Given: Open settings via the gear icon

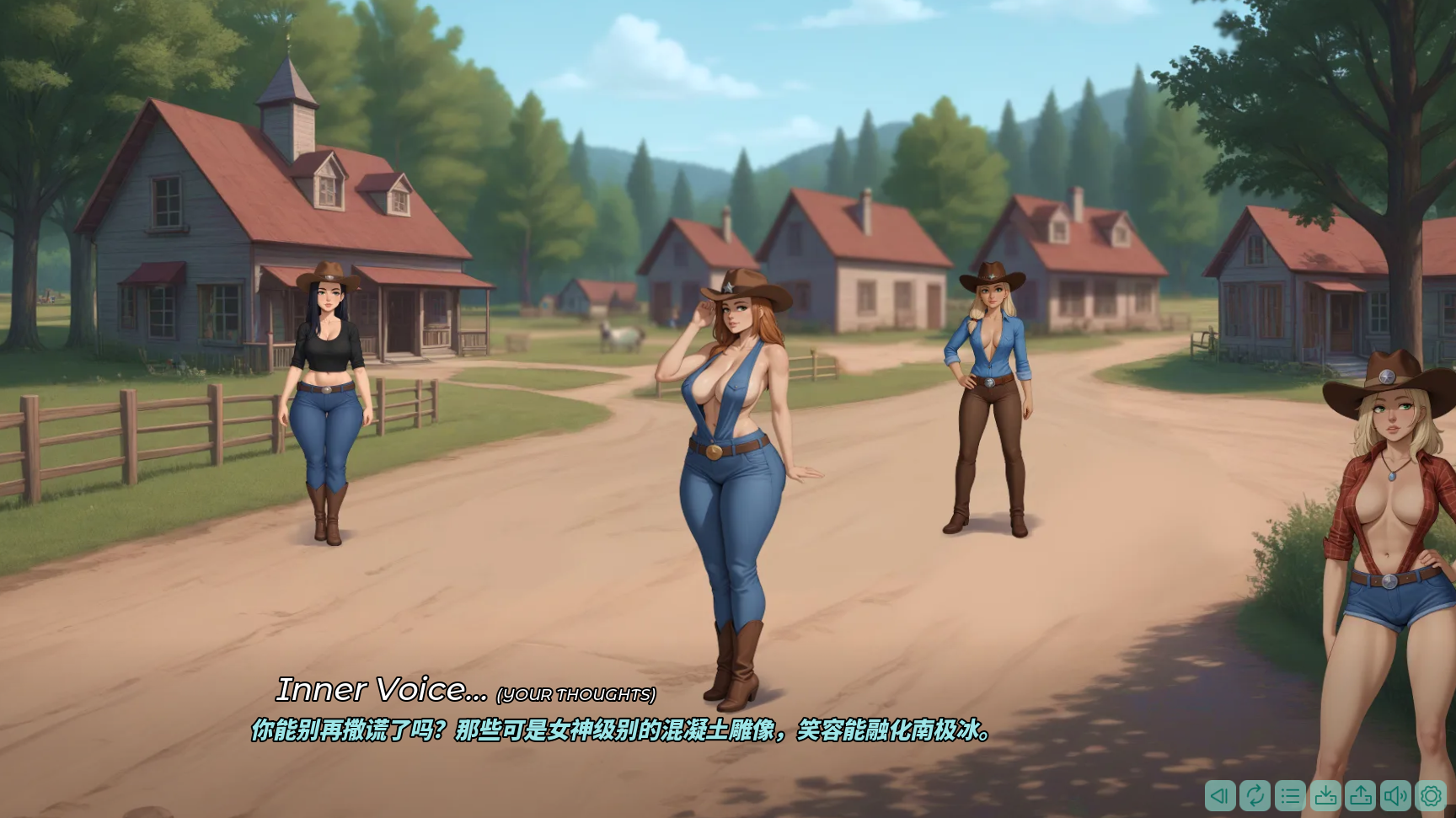Looking at the screenshot, I should [x=1431, y=795].
